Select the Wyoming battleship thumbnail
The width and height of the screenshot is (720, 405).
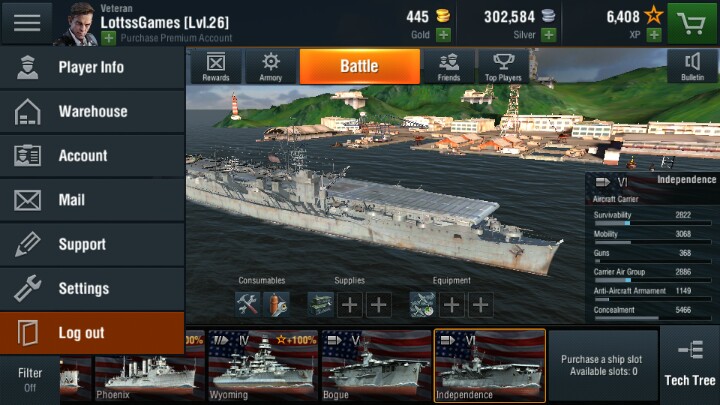(x=262, y=366)
